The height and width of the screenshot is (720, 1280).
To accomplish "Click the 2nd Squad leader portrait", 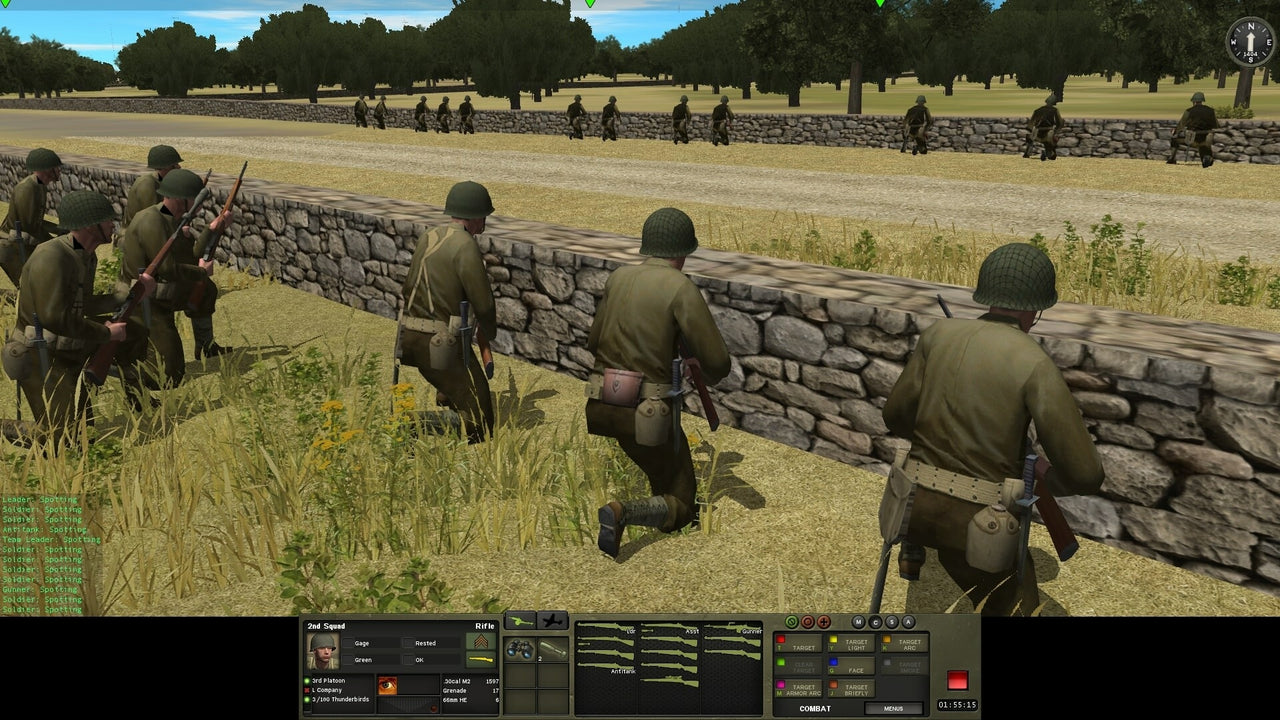I will click(x=324, y=650).
